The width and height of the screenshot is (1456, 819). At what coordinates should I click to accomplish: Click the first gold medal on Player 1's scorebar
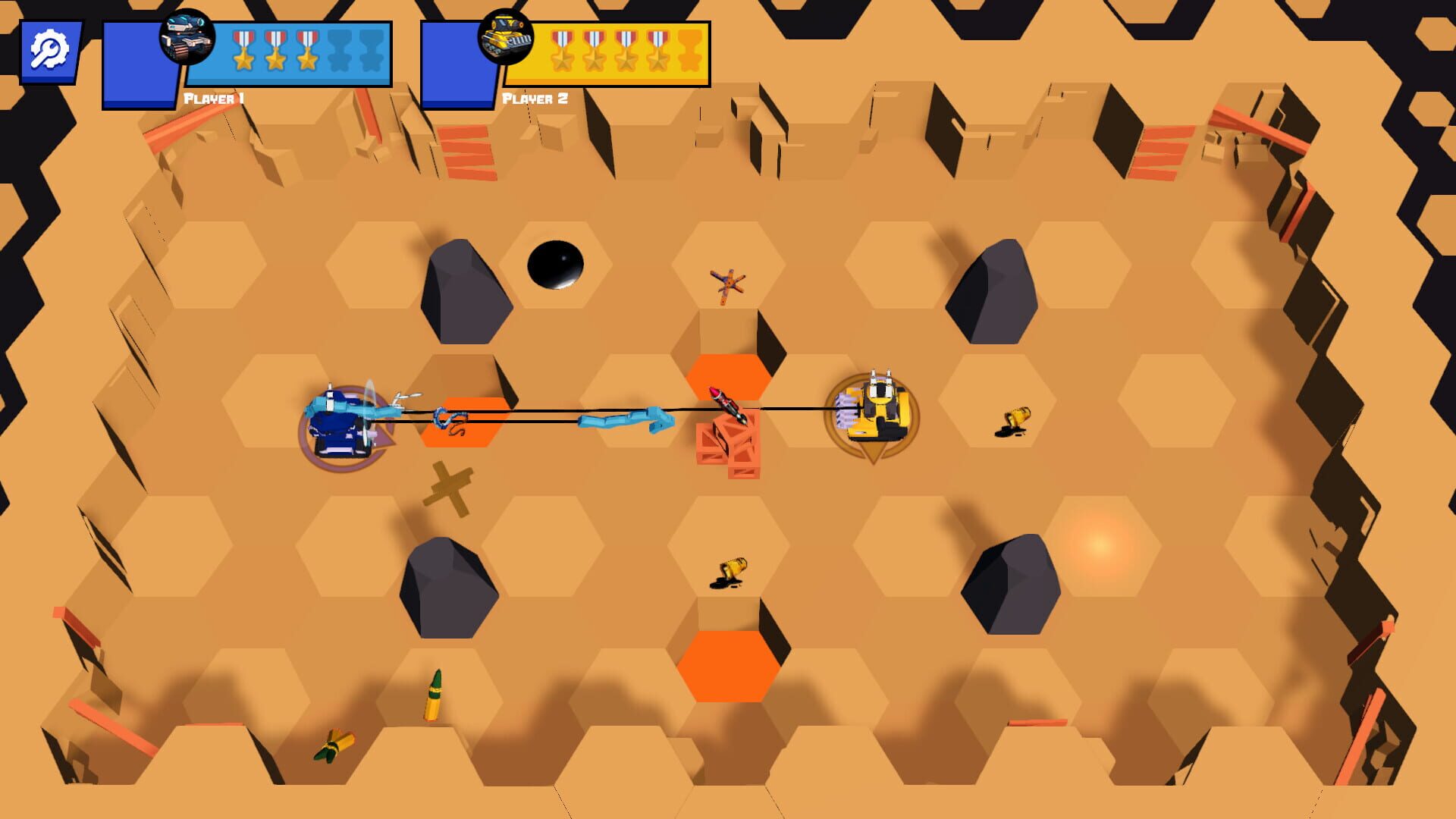243,52
